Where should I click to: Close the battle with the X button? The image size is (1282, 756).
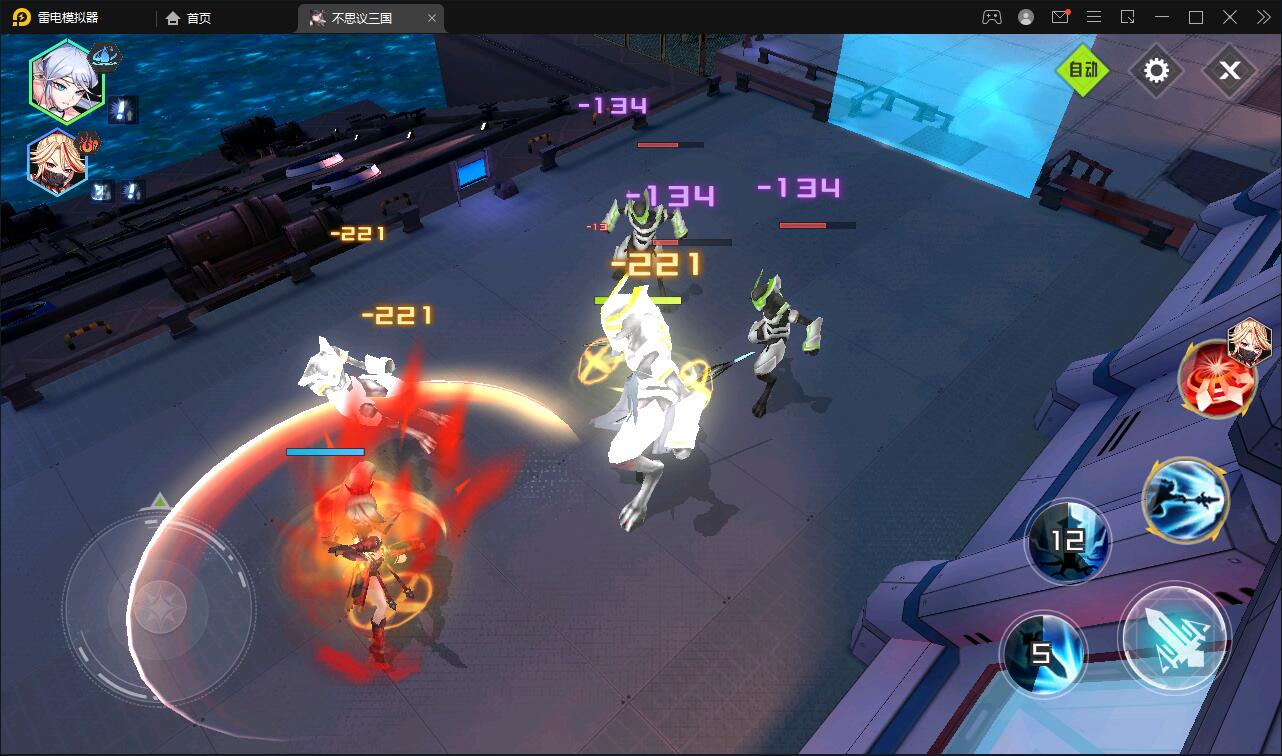[x=1229, y=70]
